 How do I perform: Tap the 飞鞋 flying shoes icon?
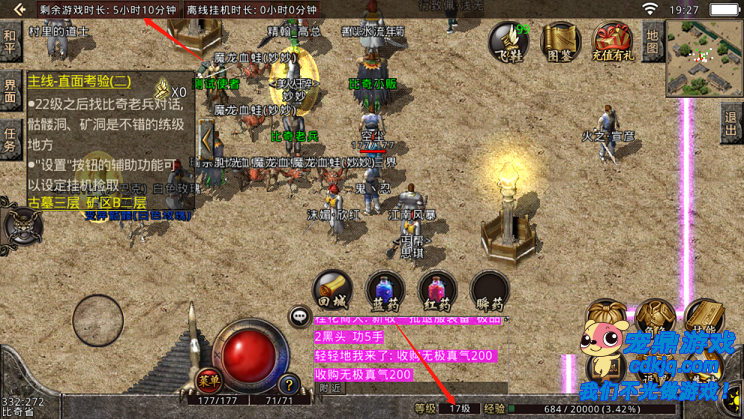pyautogui.click(x=508, y=41)
